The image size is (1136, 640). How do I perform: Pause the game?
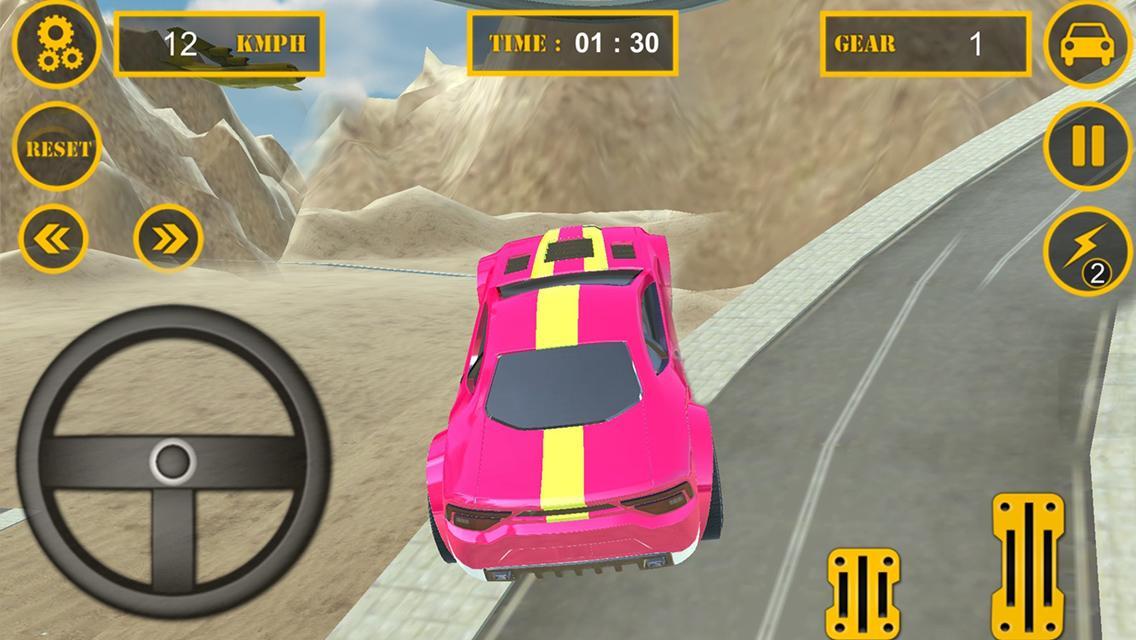pos(1087,147)
